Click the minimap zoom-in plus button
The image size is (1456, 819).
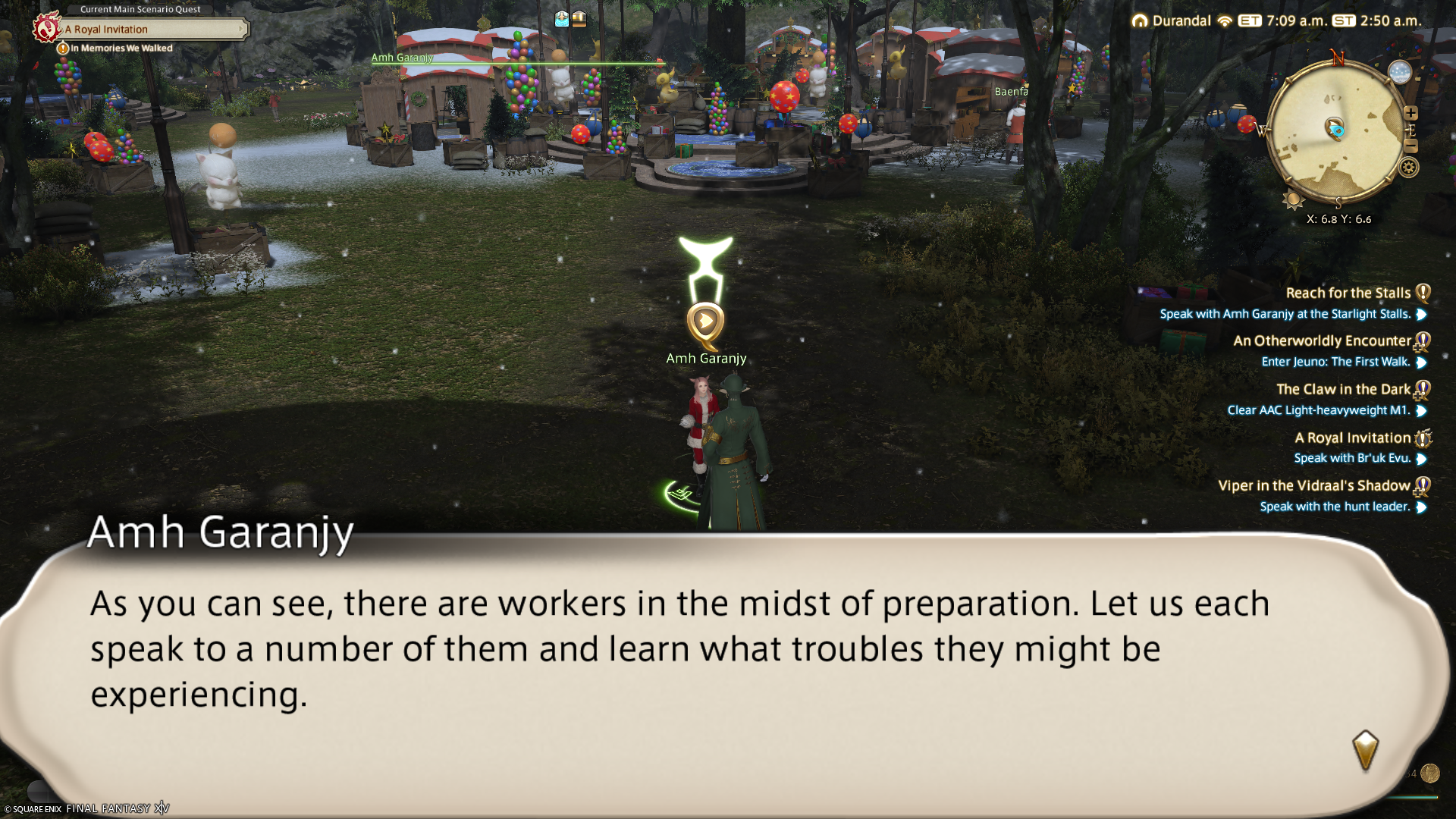1410,113
